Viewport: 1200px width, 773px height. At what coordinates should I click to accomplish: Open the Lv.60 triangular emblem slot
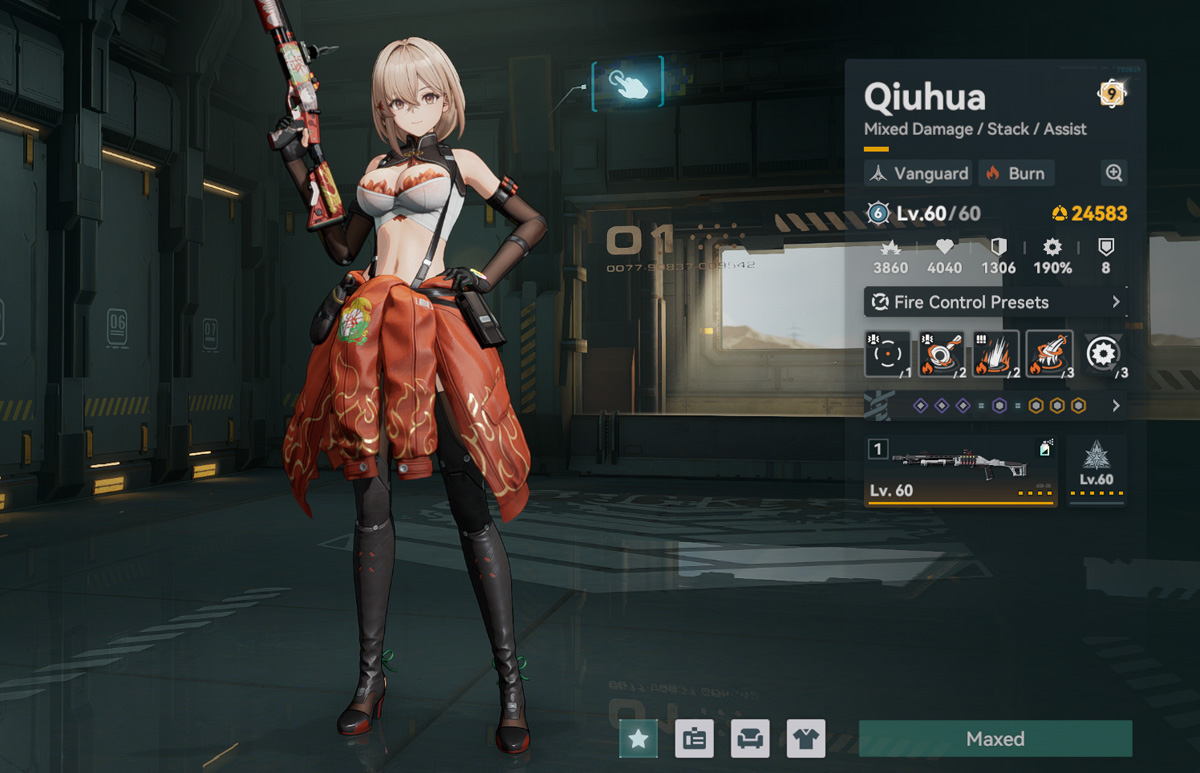click(x=1096, y=469)
